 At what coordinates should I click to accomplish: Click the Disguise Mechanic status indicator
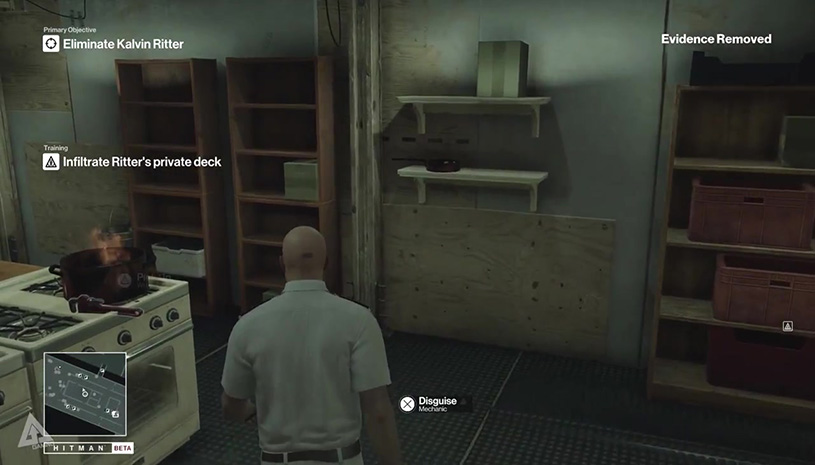click(x=438, y=402)
